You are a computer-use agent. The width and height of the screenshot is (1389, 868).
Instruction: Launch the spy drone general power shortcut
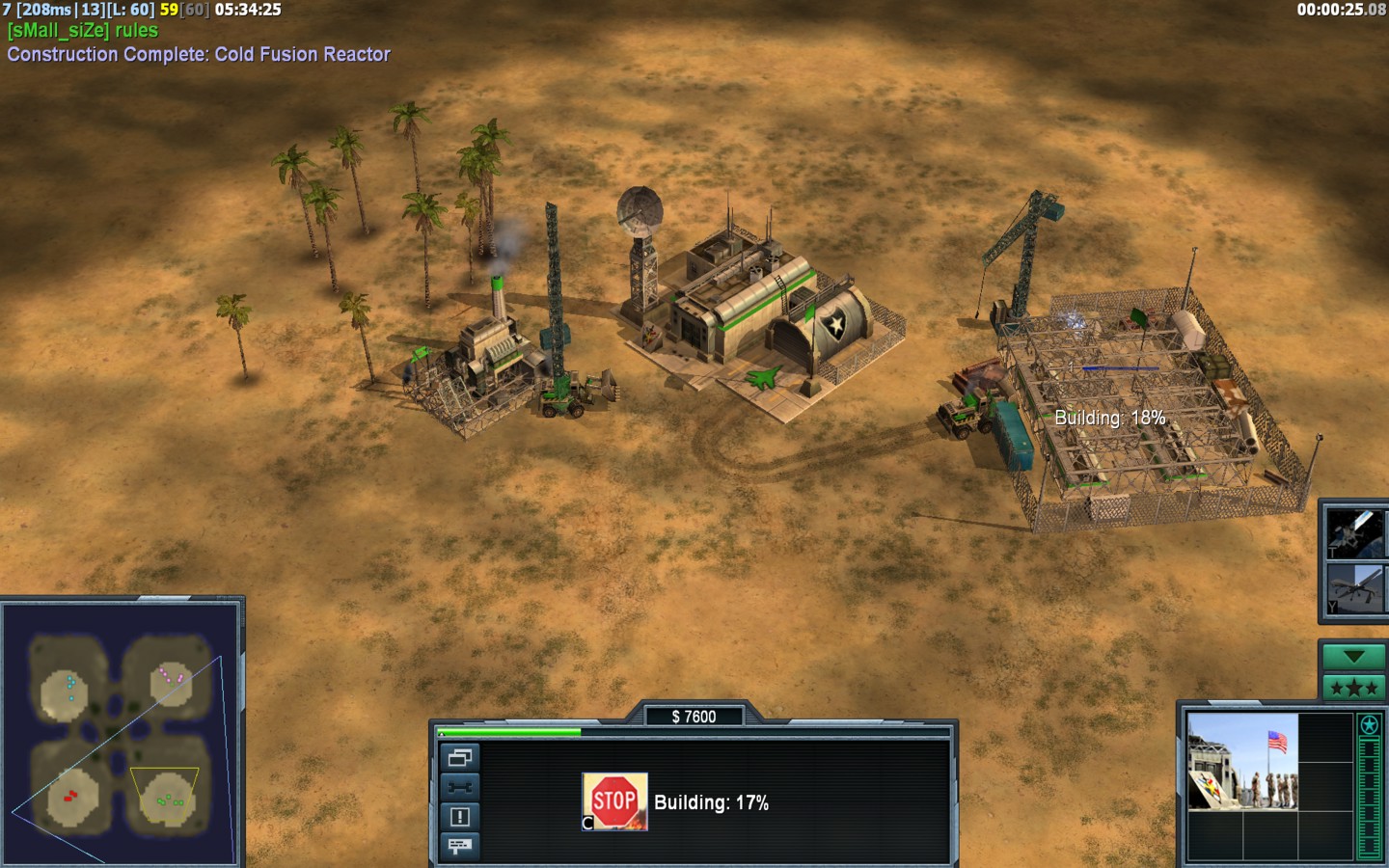(x=1354, y=588)
